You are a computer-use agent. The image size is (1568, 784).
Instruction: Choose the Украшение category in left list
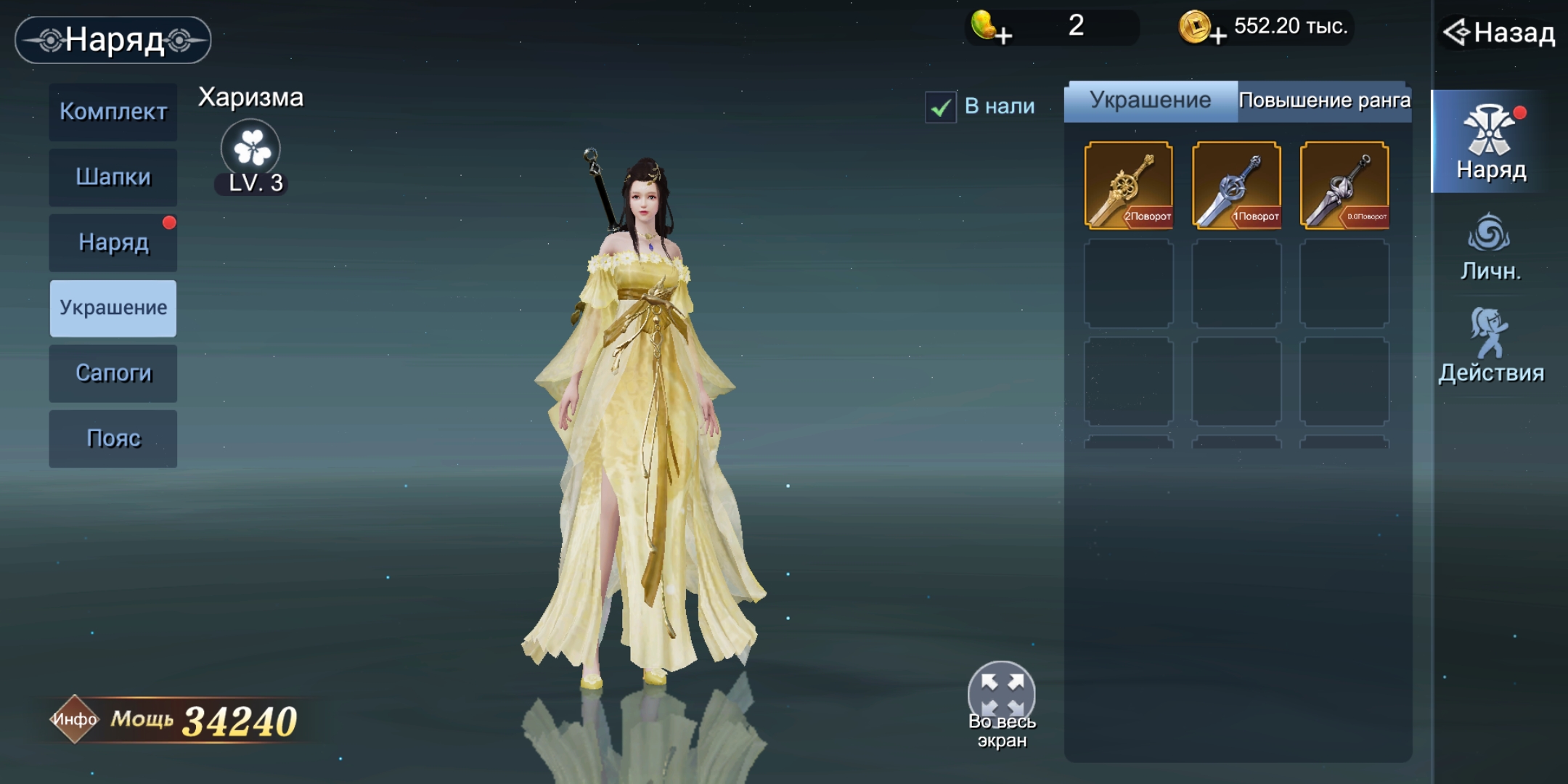click(113, 308)
